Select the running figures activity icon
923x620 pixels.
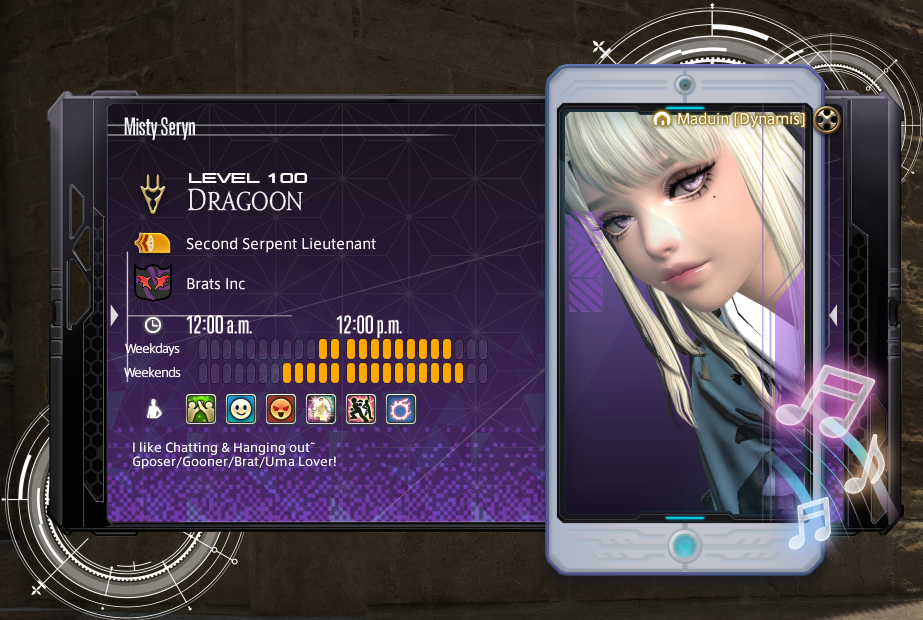click(361, 408)
